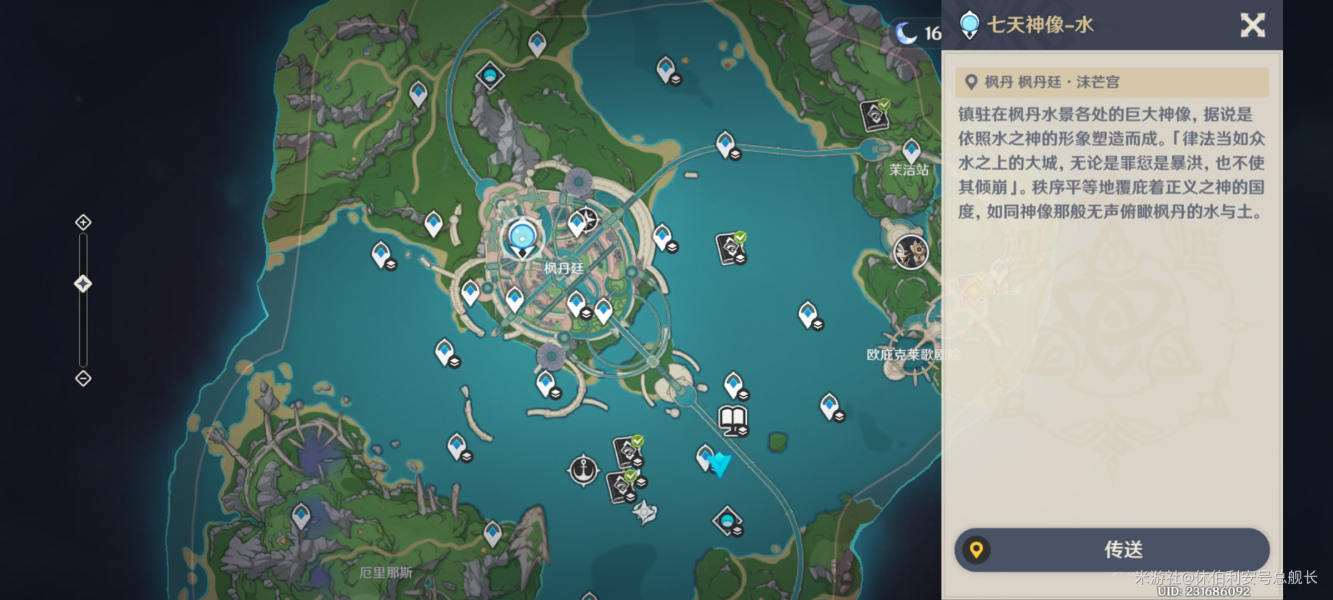Zoom in the map with plus button
The height and width of the screenshot is (600, 1333).
[x=83, y=222]
